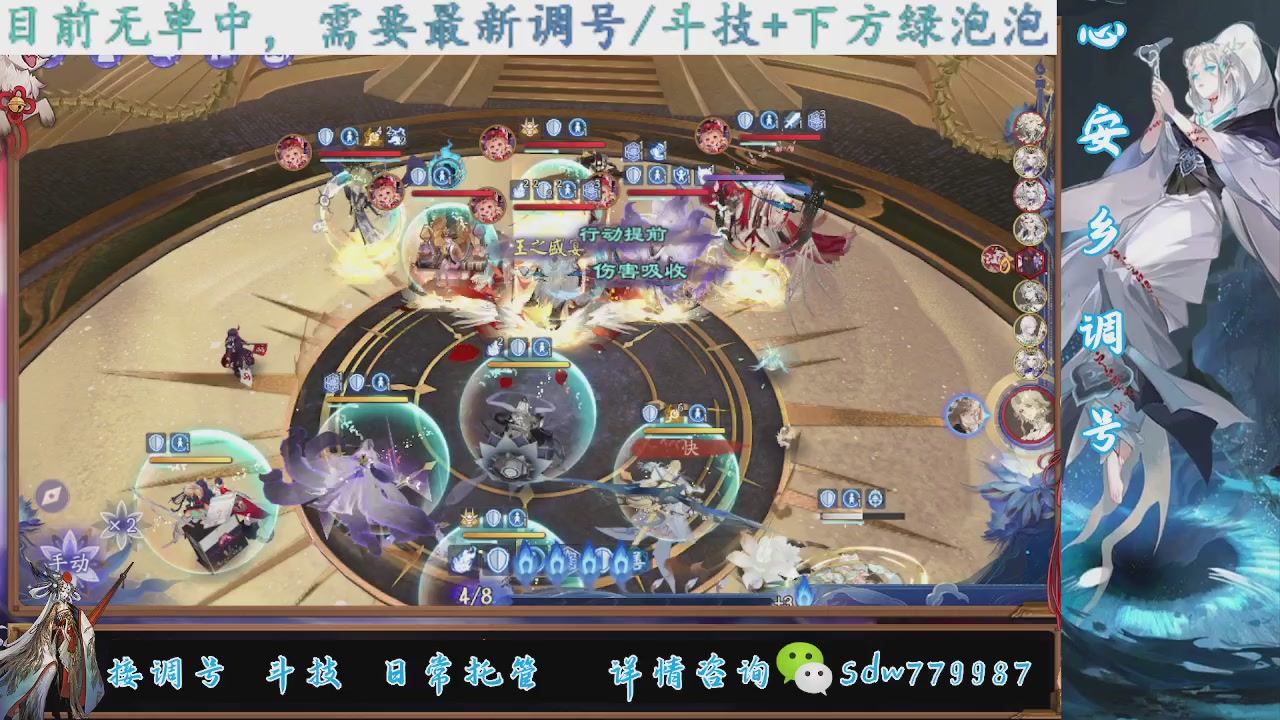Click the blue shield buff icon beside the feather

(496, 560)
